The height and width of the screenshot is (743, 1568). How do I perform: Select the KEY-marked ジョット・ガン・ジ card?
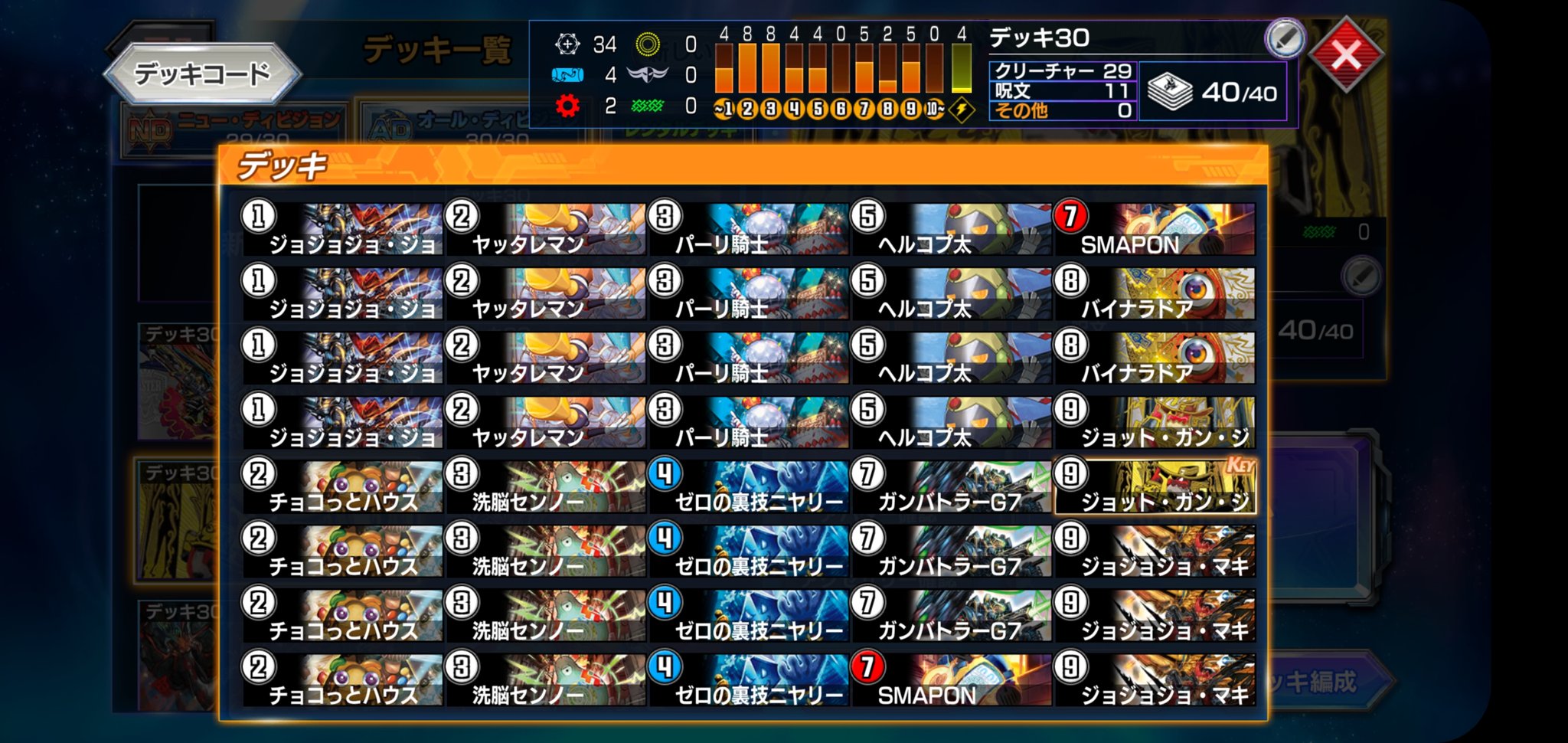point(1155,487)
